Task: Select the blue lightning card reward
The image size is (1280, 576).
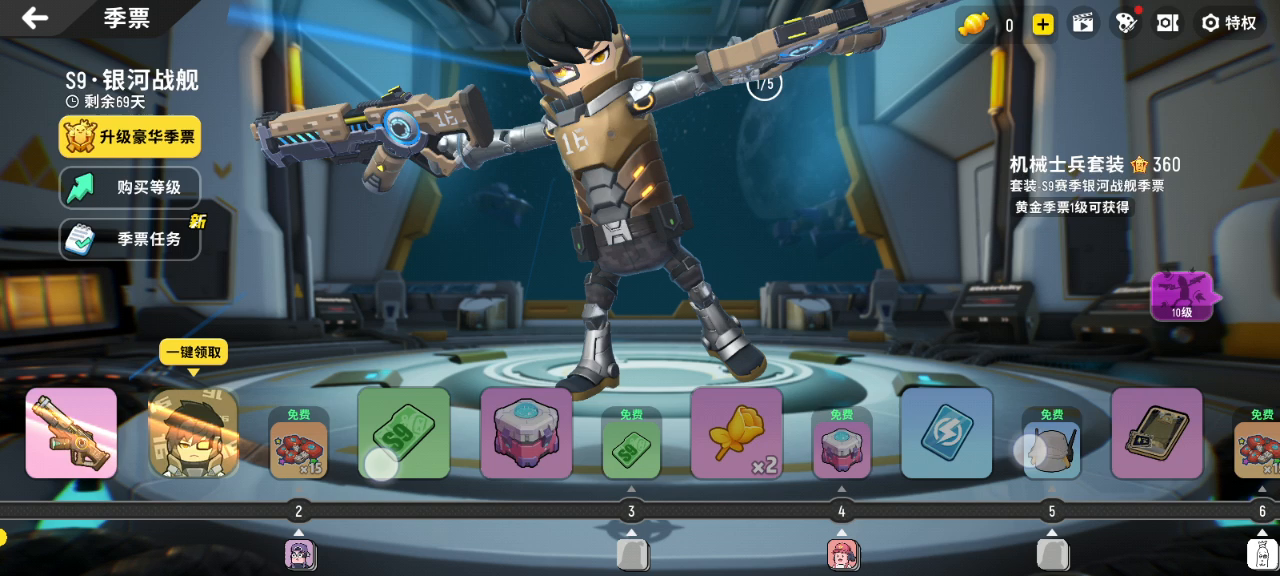Action: (946, 433)
